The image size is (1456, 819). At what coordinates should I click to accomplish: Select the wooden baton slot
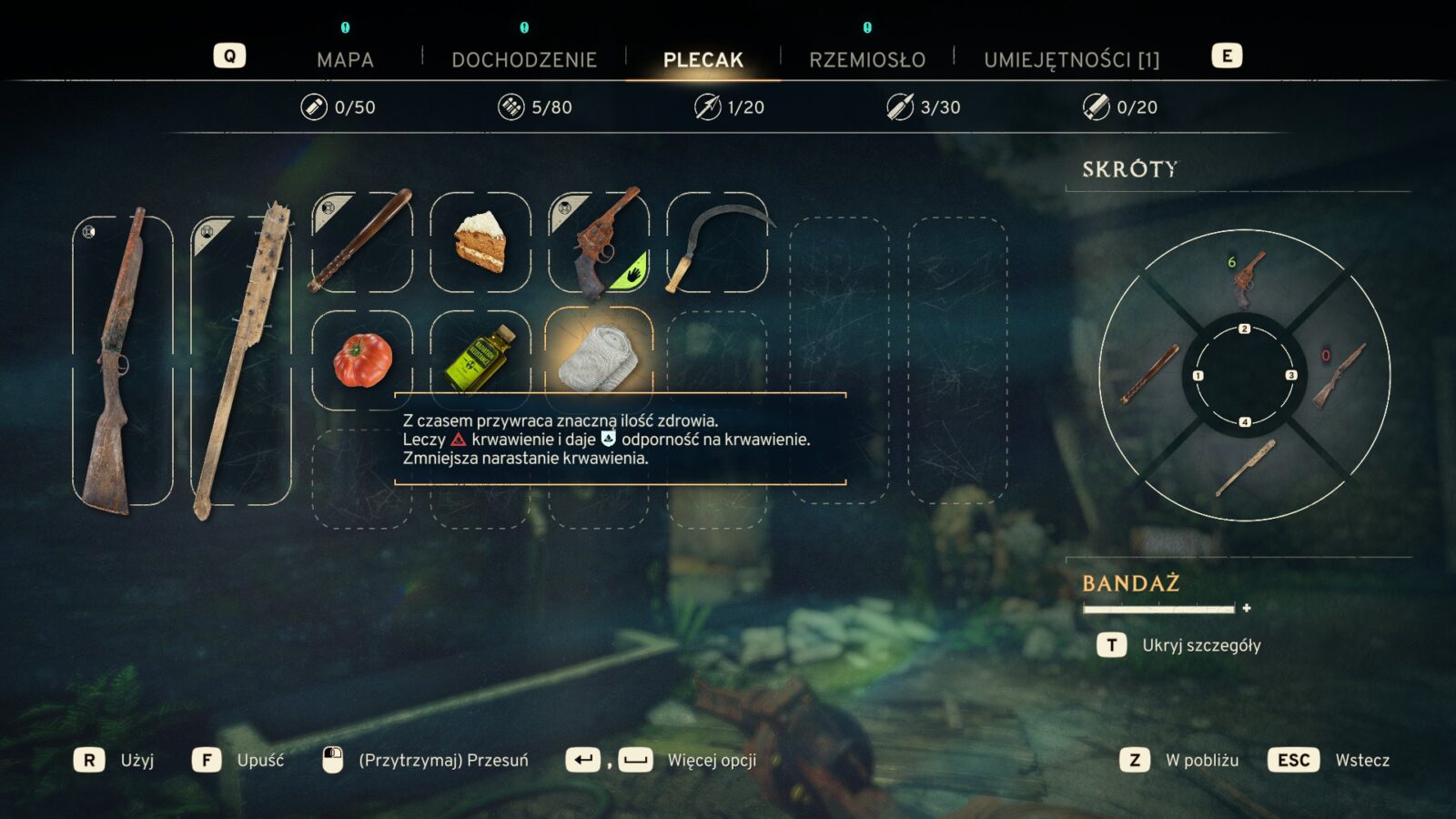click(361, 242)
